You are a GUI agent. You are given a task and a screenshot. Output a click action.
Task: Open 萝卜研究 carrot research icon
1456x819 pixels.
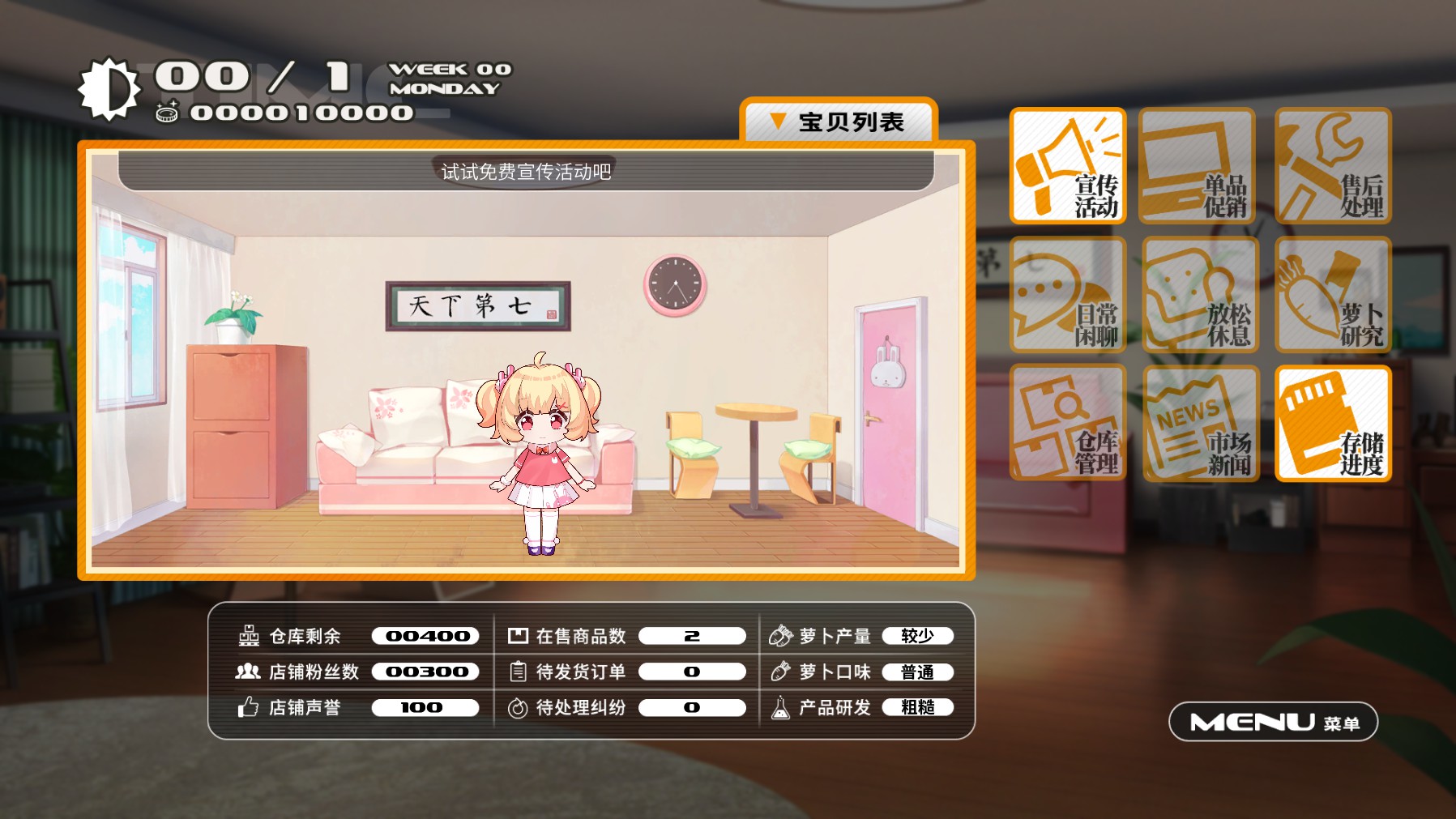[x=1332, y=296]
